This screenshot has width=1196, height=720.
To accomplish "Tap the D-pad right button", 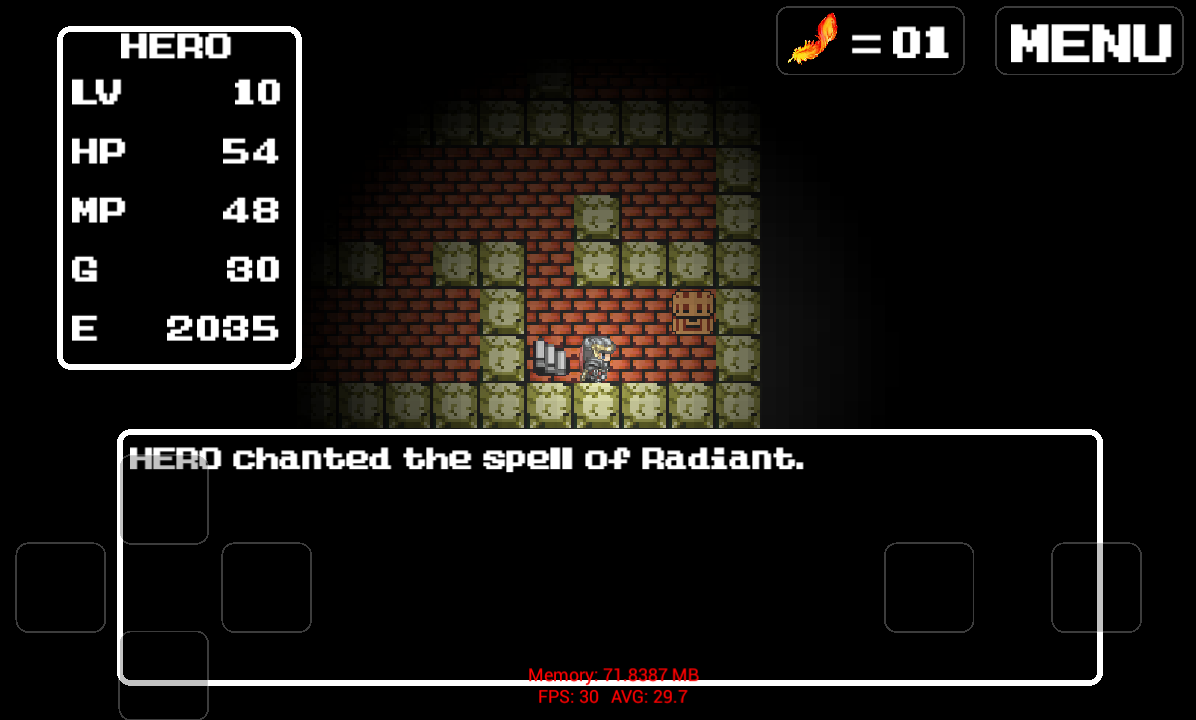I will point(266,587).
